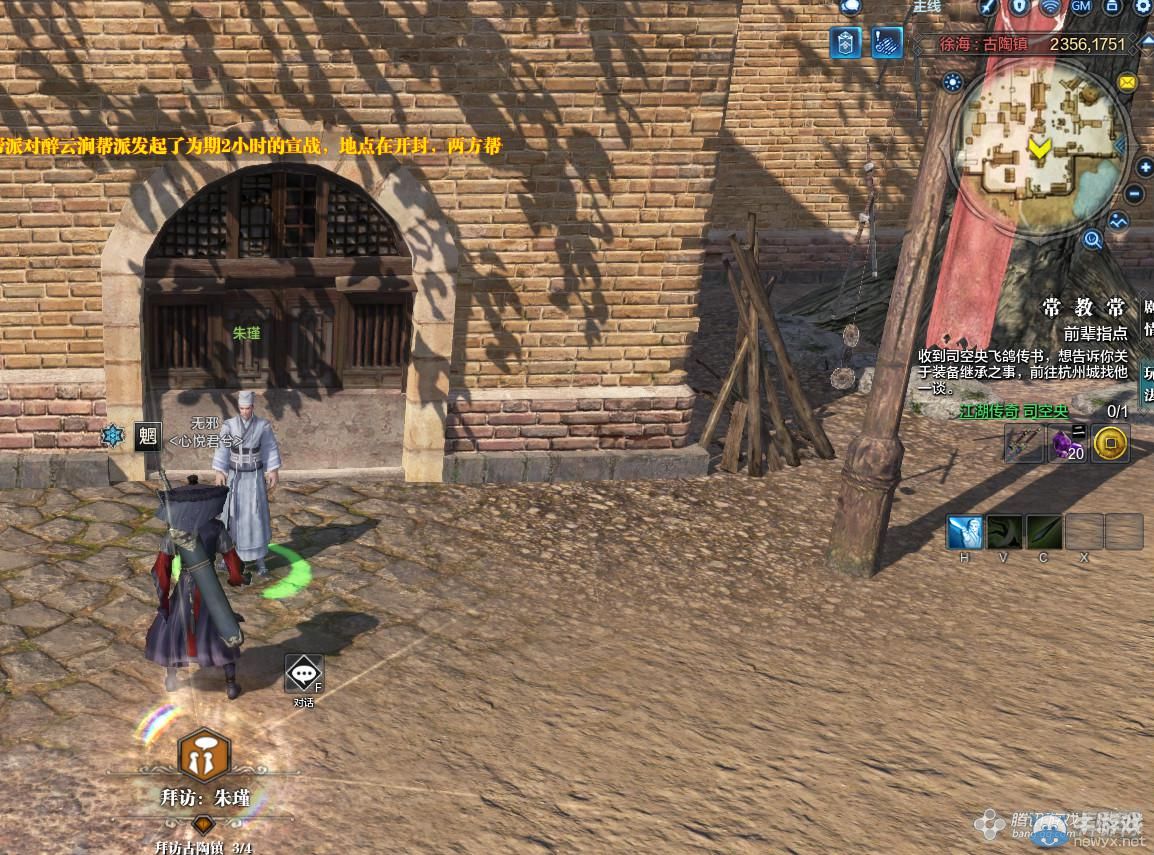Open the map landscape icon beside minimap
The image size is (1154, 855).
1118,222
